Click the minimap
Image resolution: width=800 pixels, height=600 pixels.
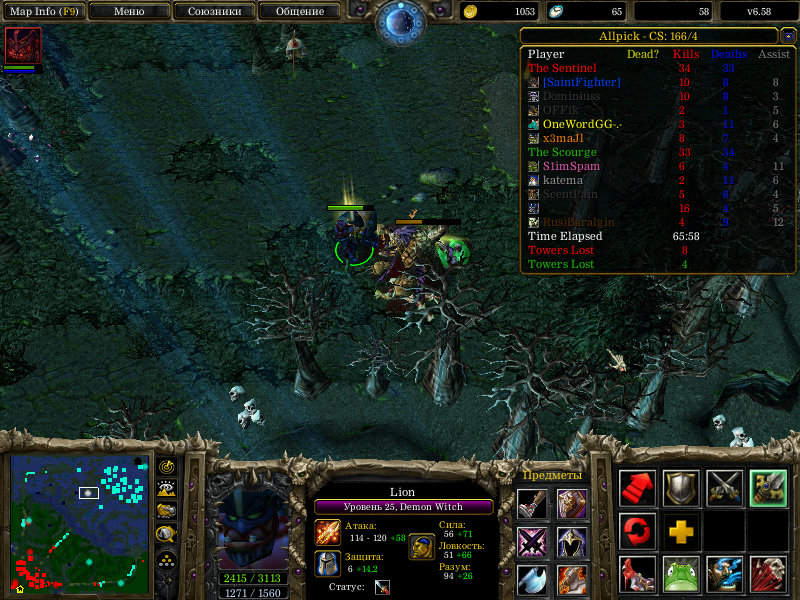[x=79, y=523]
